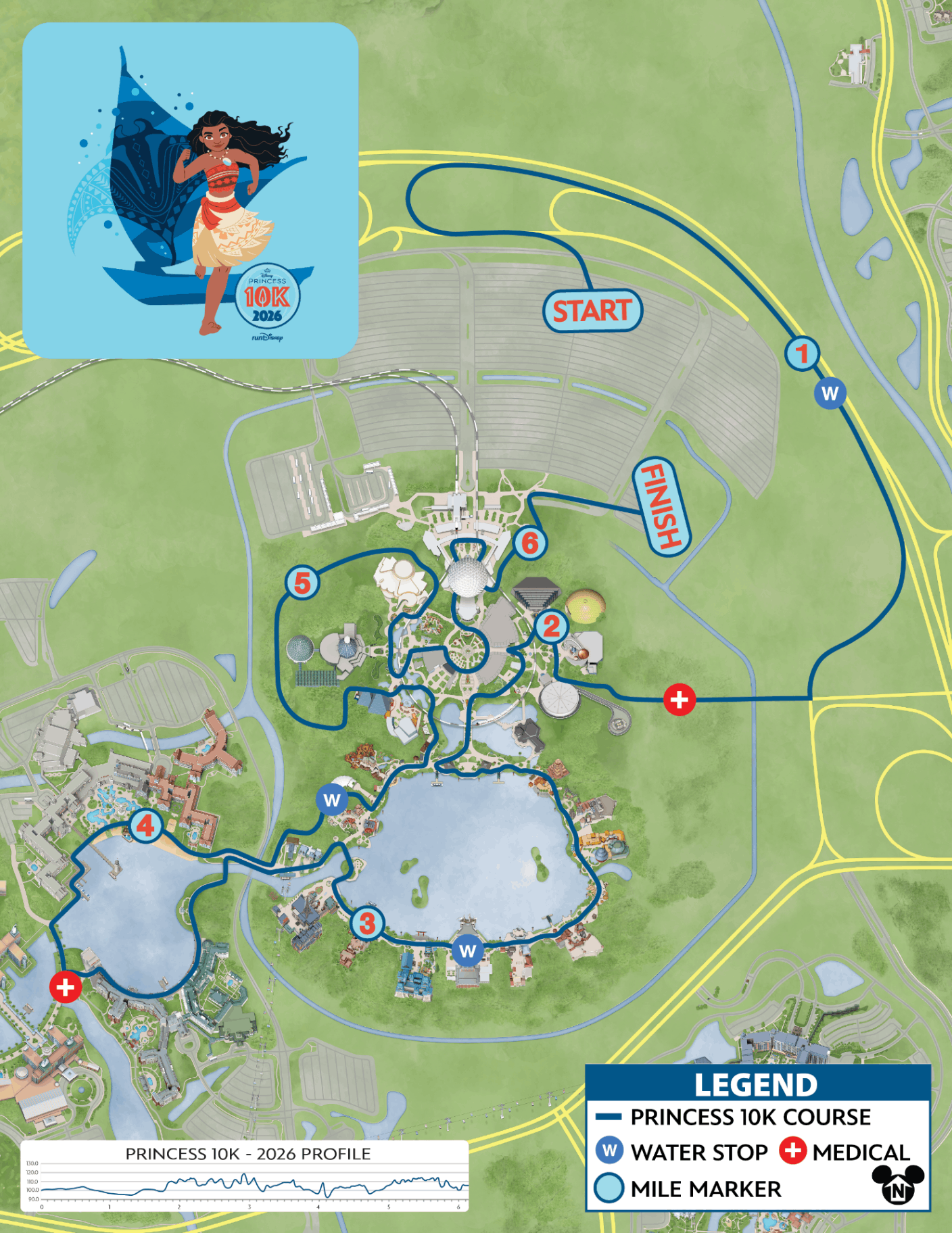
Task: Choose mile marker 3
Action: click(x=367, y=923)
